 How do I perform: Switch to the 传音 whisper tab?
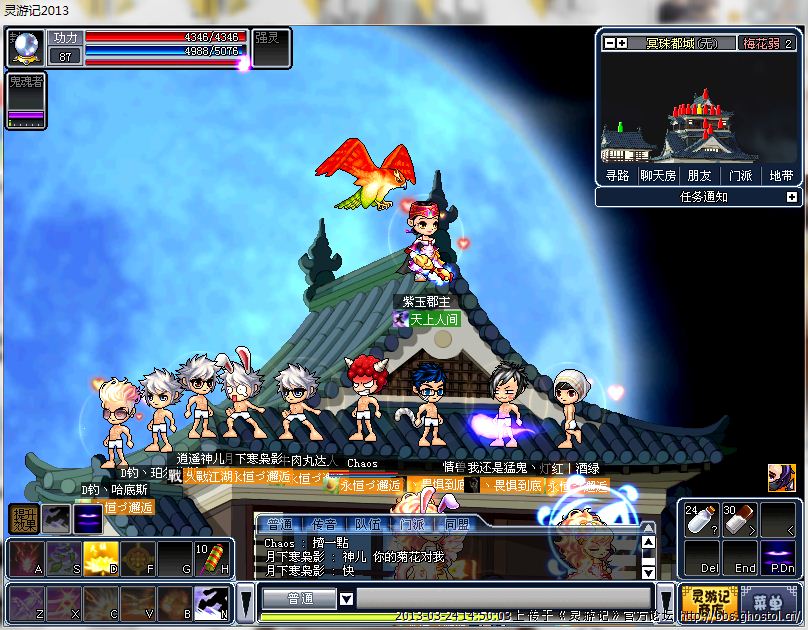pyautogui.click(x=324, y=523)
